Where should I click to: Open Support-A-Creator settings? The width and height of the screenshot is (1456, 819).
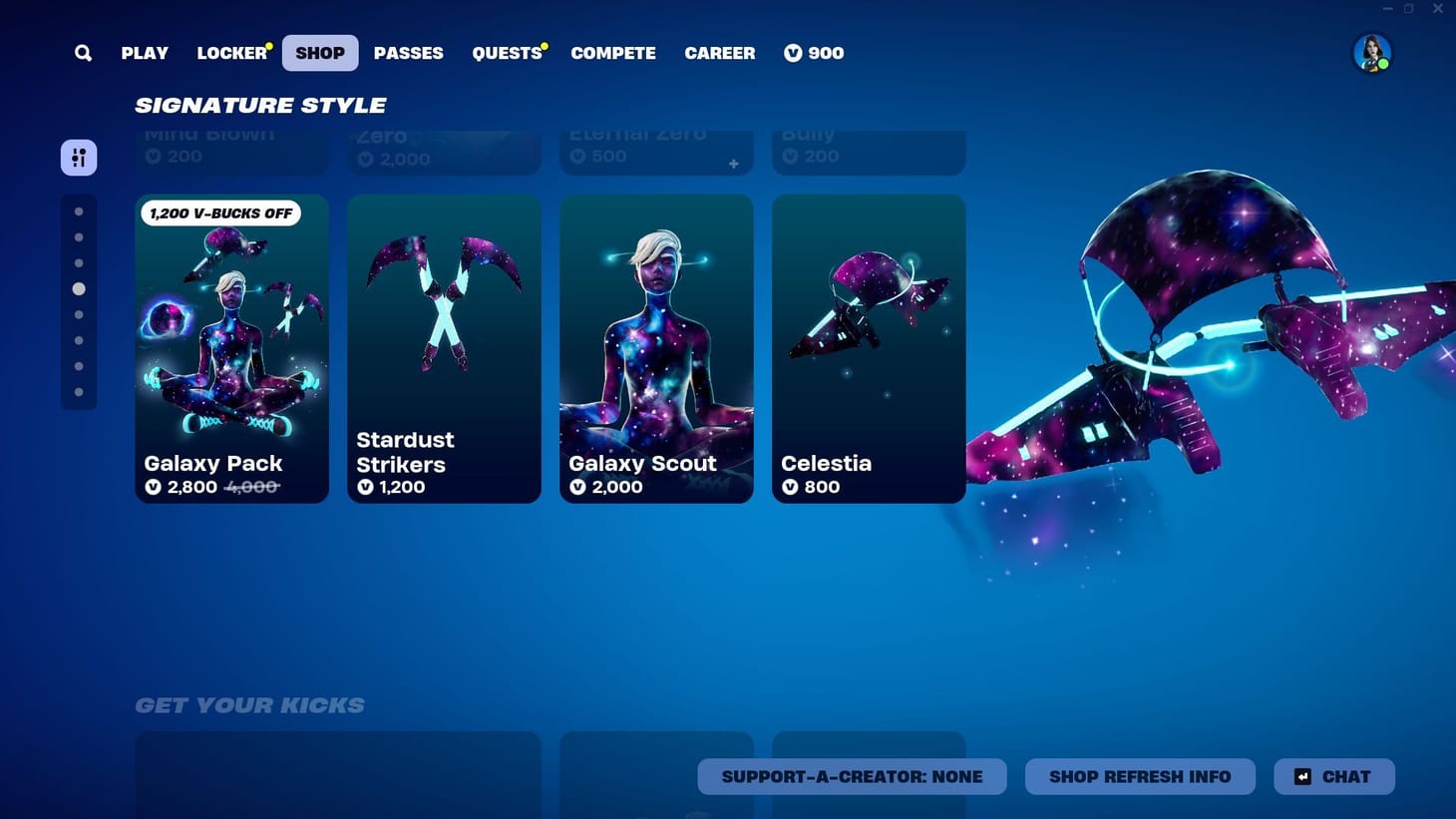852,776
